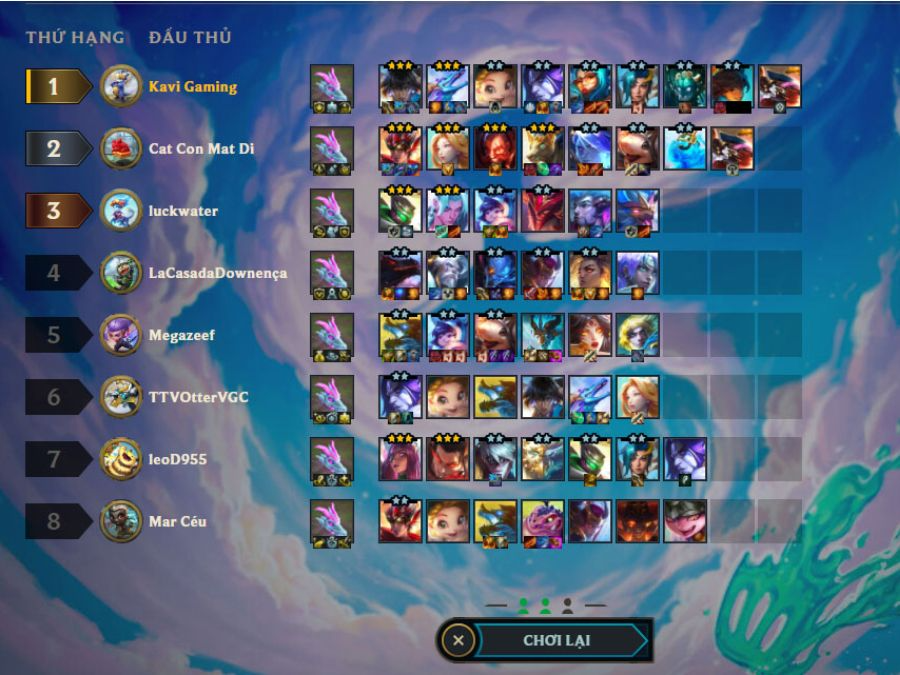Inspect Kavi Gaming's dragon augment icon
Viewport: 900px width, 675px height.
point(332,87)
